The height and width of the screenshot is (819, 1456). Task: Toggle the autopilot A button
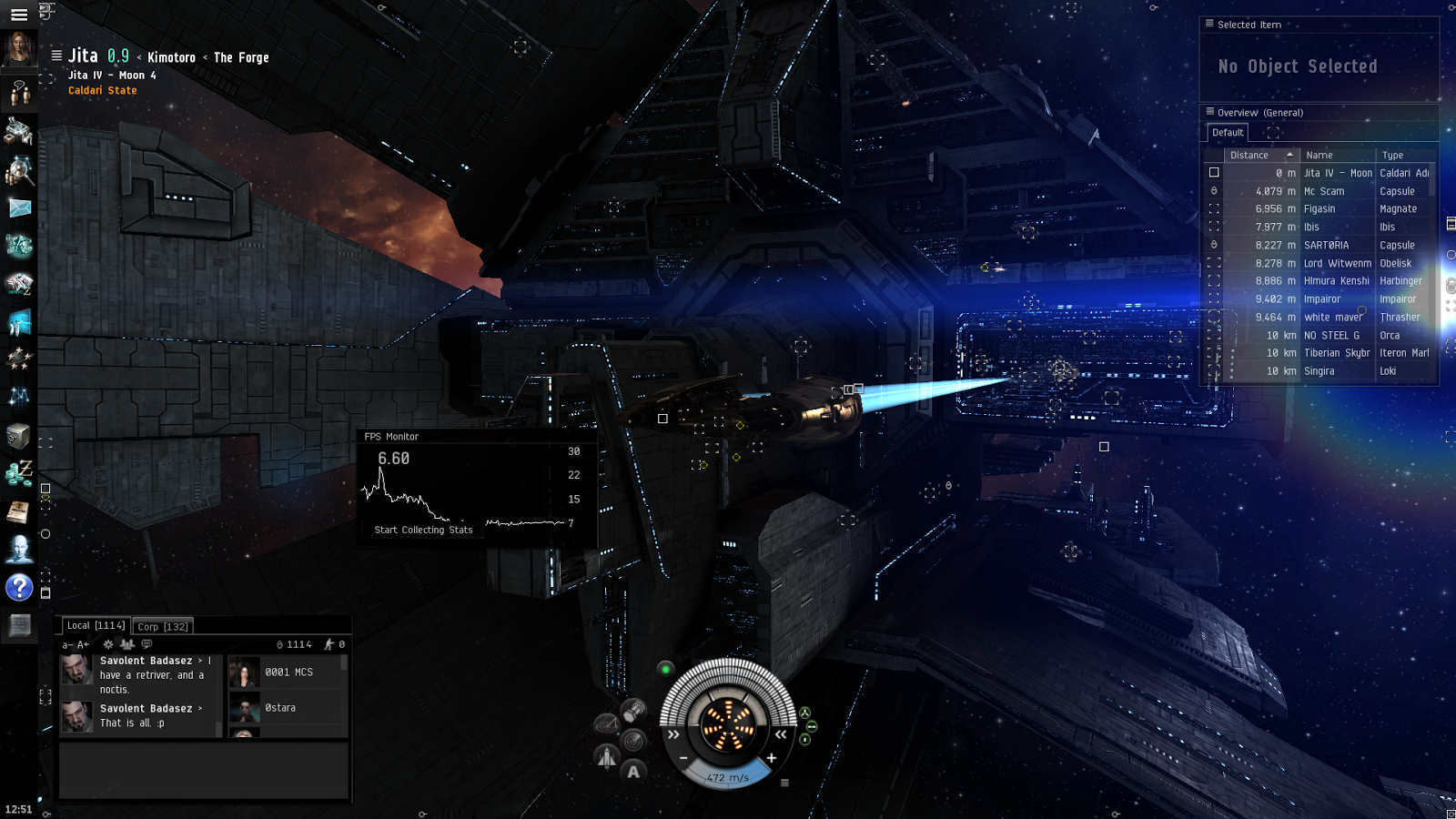point(633,772)
